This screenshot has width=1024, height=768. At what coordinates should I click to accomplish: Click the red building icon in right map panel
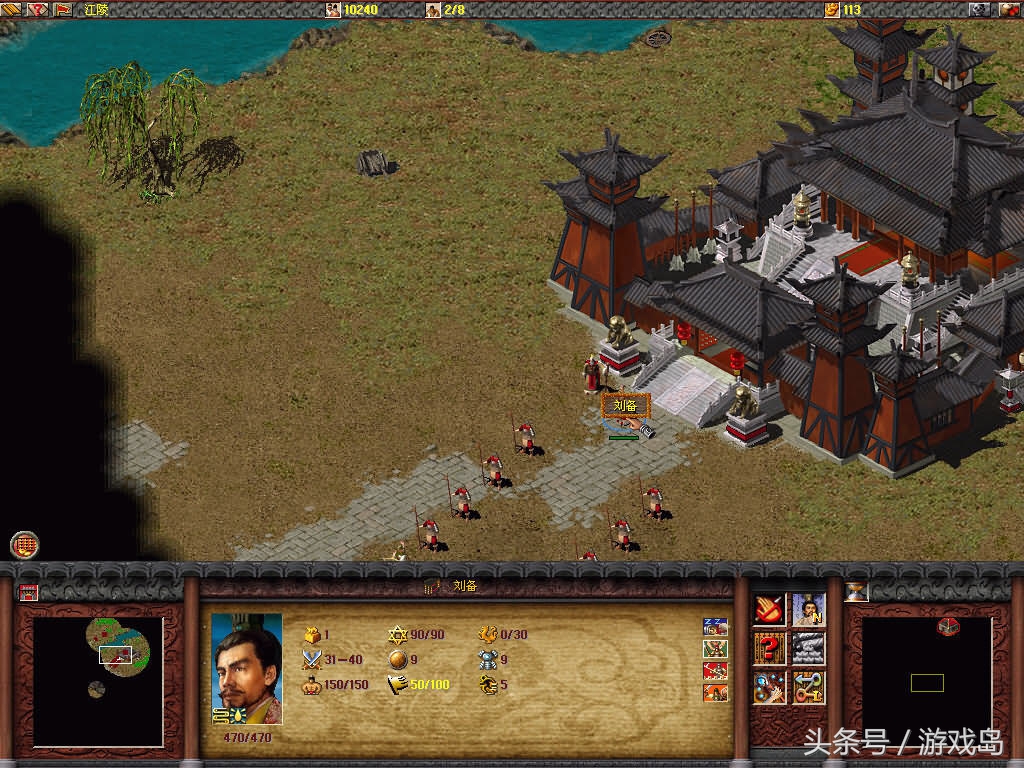pyautogui.click(x=949, y=627)
